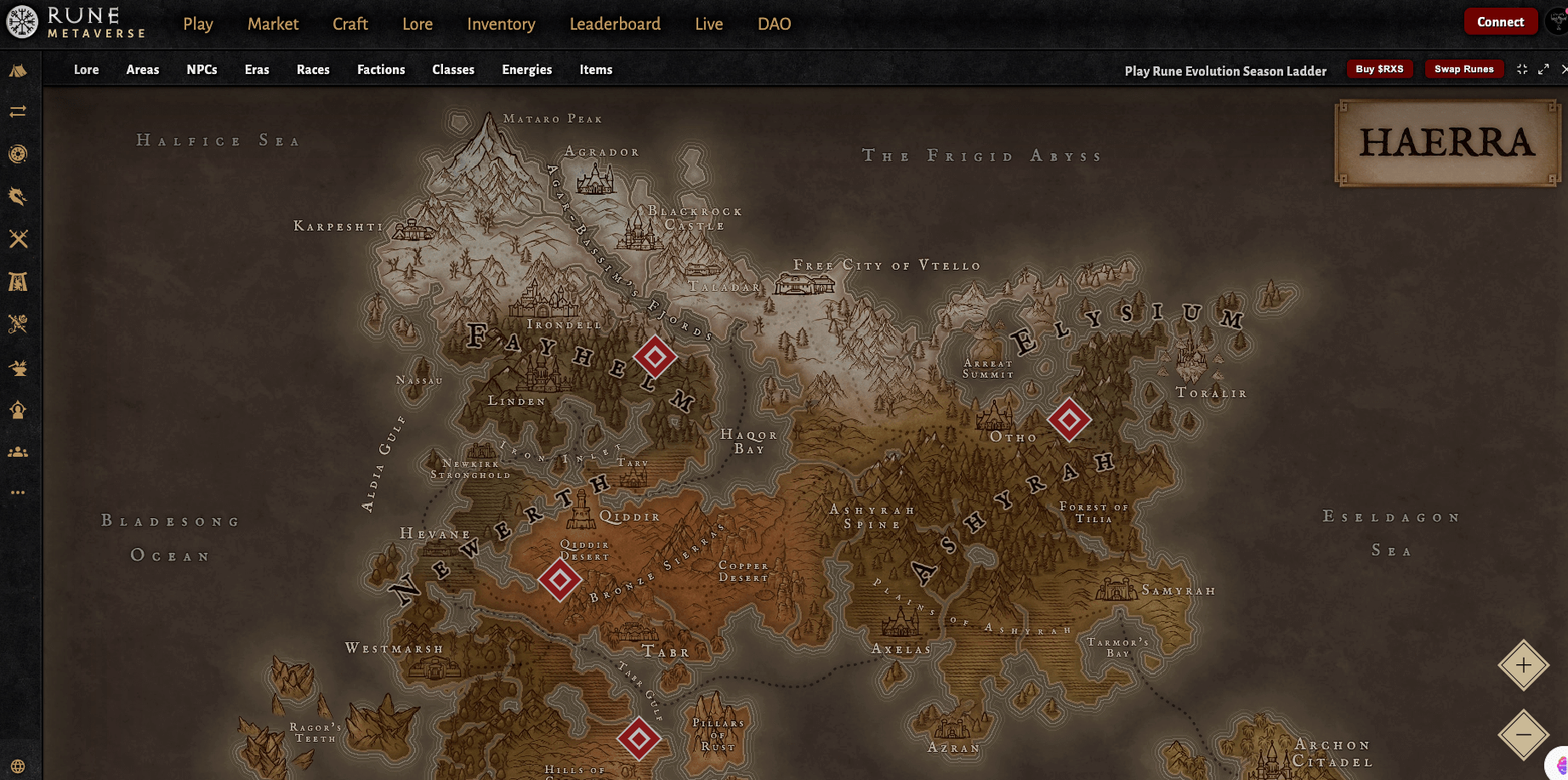Switch to the Areas tab
This screenshot has width=1568, height=780.
(143, 70)
